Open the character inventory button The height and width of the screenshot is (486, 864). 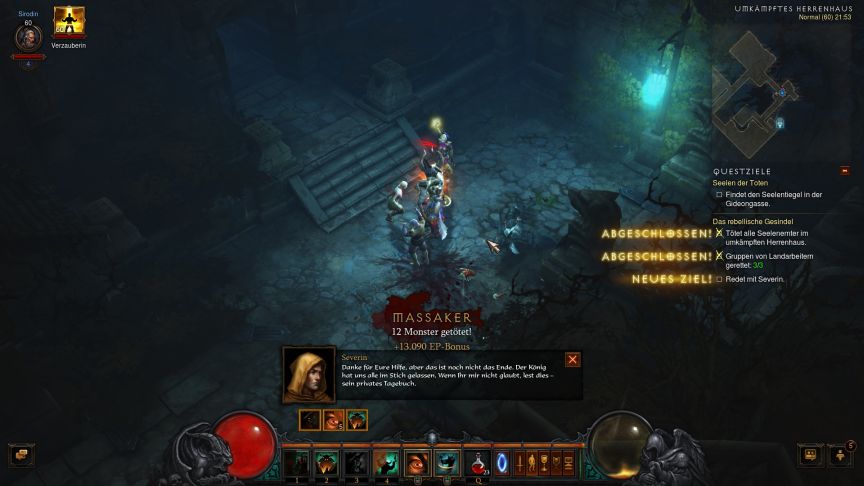point(531,463)
